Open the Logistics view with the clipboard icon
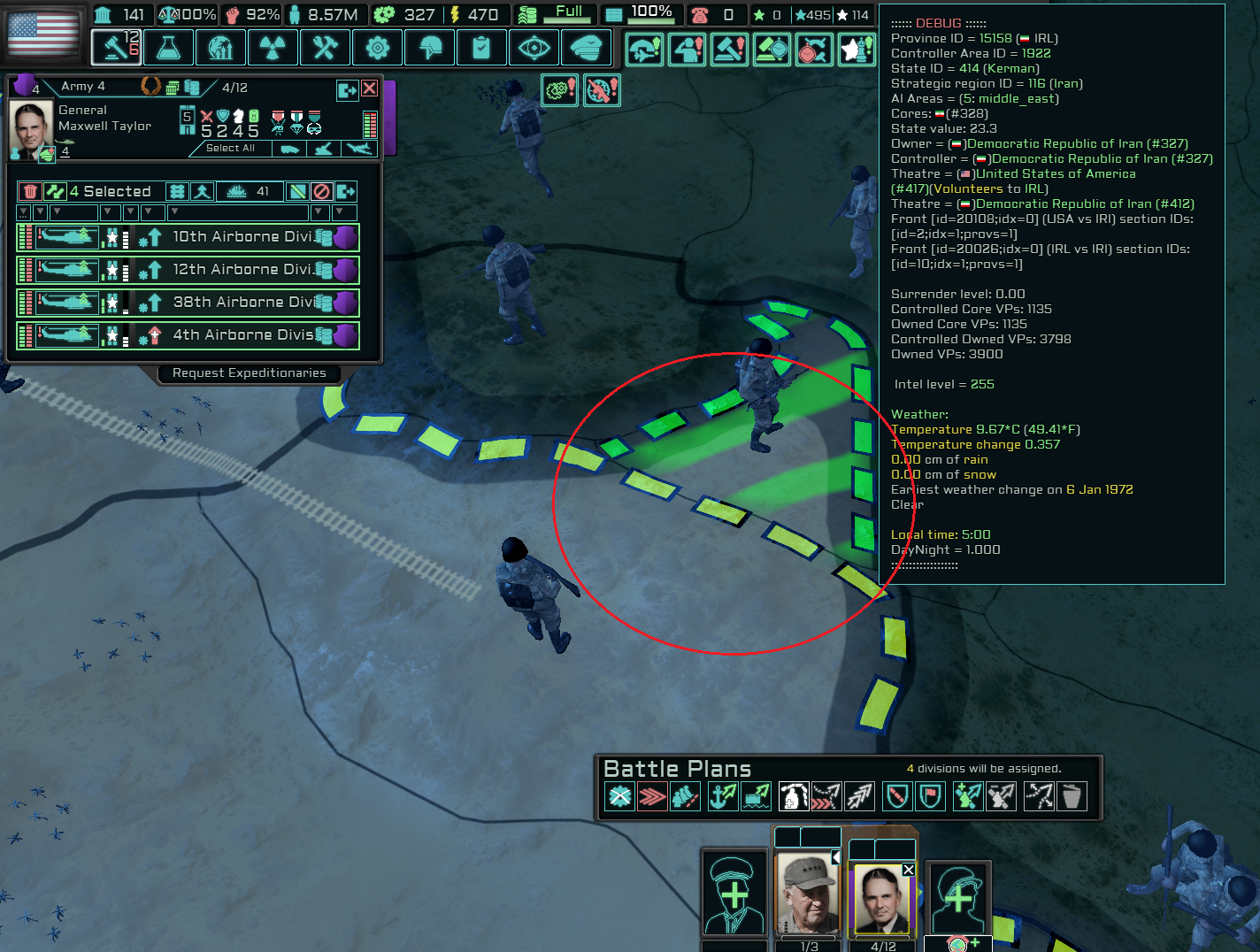 point(481,48)
